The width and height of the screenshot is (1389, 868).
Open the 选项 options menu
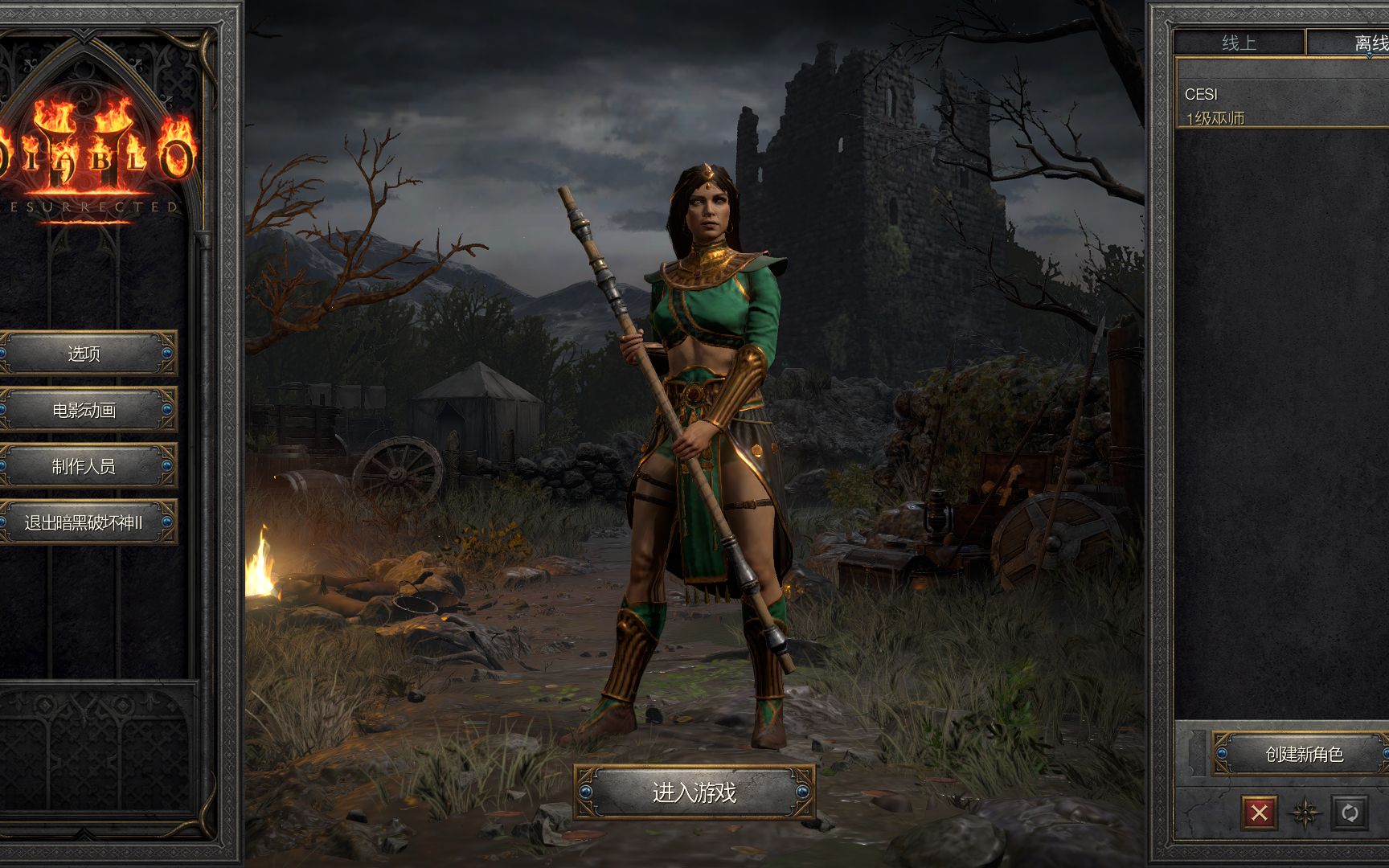click(x=84, y=354)
